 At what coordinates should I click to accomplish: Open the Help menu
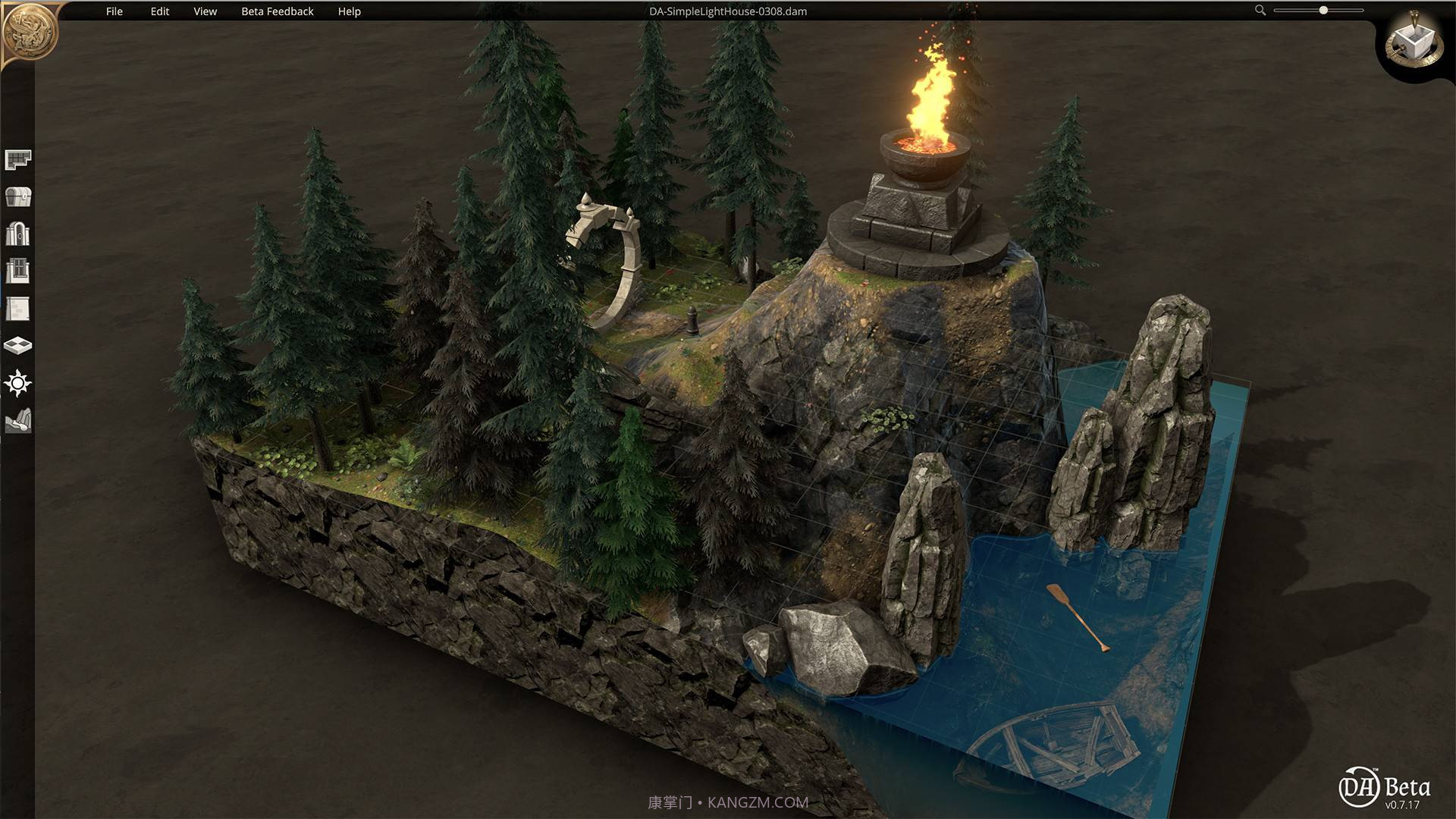[x=350, y=11]
